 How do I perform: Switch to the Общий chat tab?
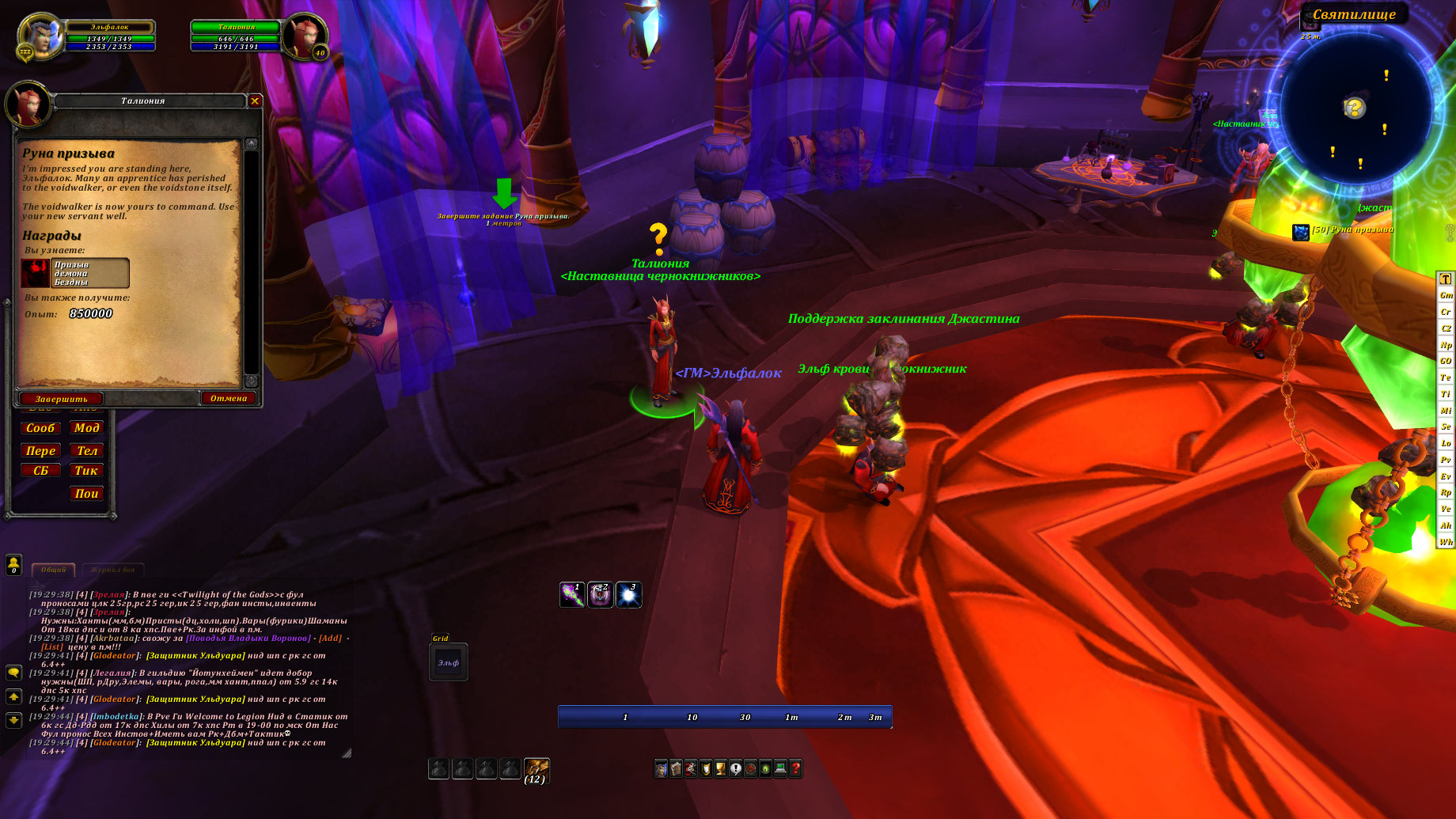tap(54, 570)
